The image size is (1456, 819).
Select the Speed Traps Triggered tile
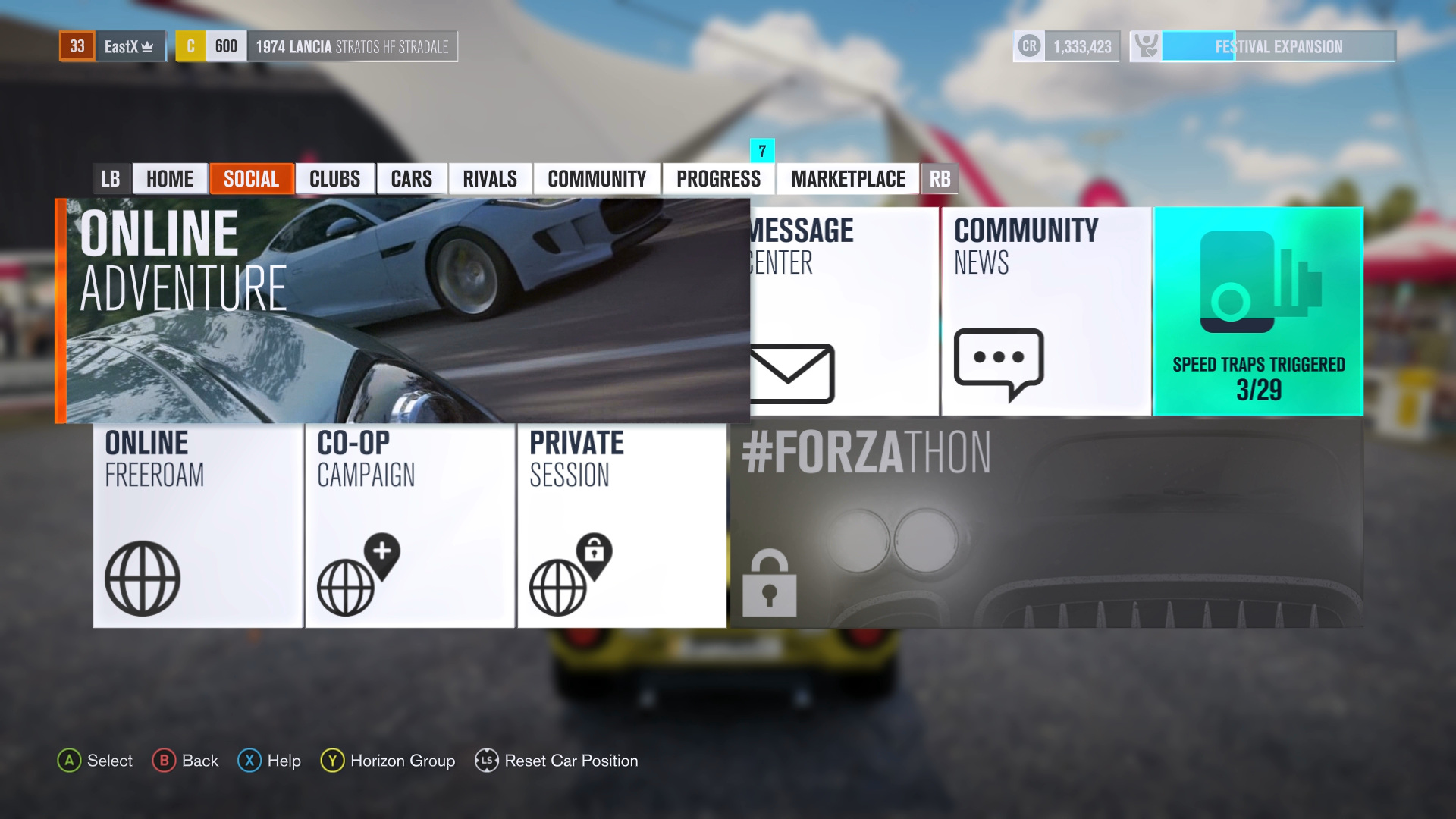coord(1258,311)
